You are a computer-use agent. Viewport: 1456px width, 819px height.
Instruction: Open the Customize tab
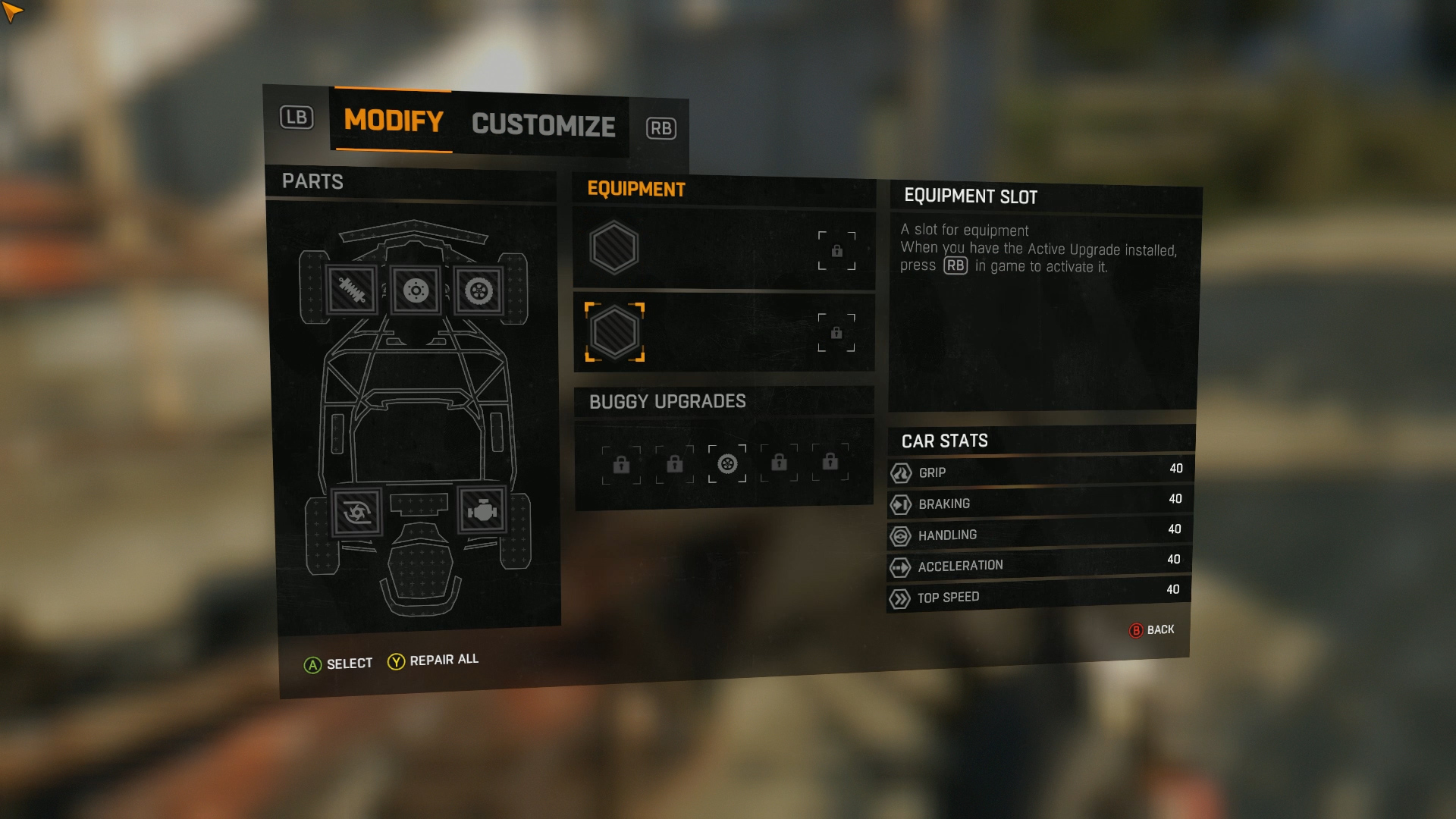coord(543,125)
